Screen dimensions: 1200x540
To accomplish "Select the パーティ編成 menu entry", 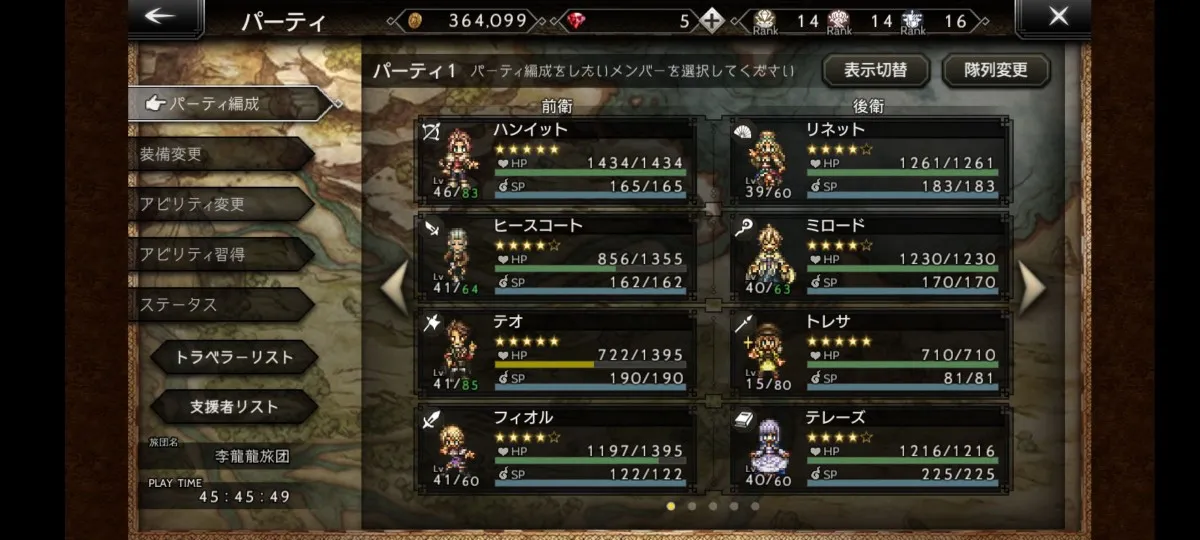I will 228,103.
